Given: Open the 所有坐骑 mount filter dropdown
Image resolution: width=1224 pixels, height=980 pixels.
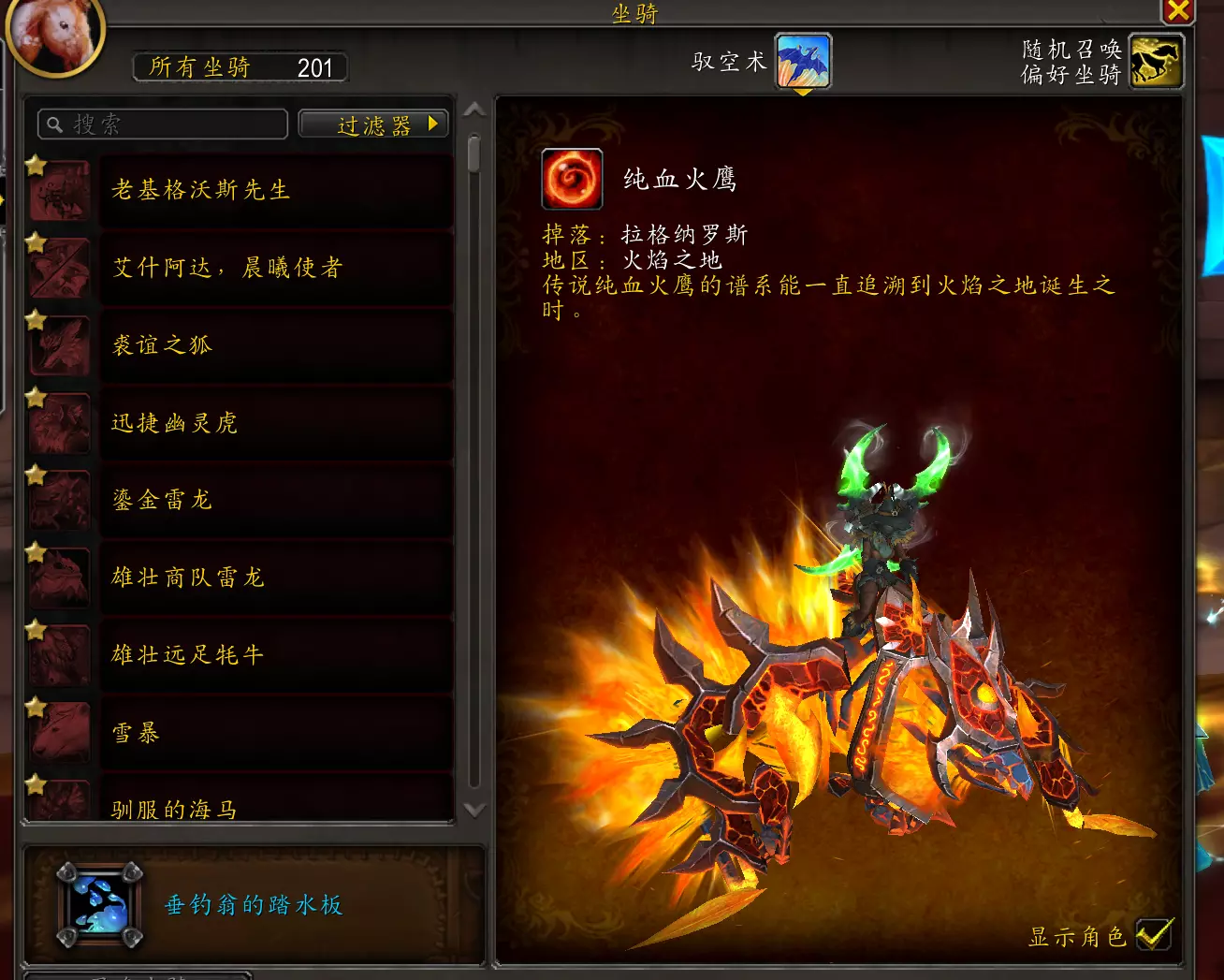Looking at the screenshot, I should tap(240, 66).
